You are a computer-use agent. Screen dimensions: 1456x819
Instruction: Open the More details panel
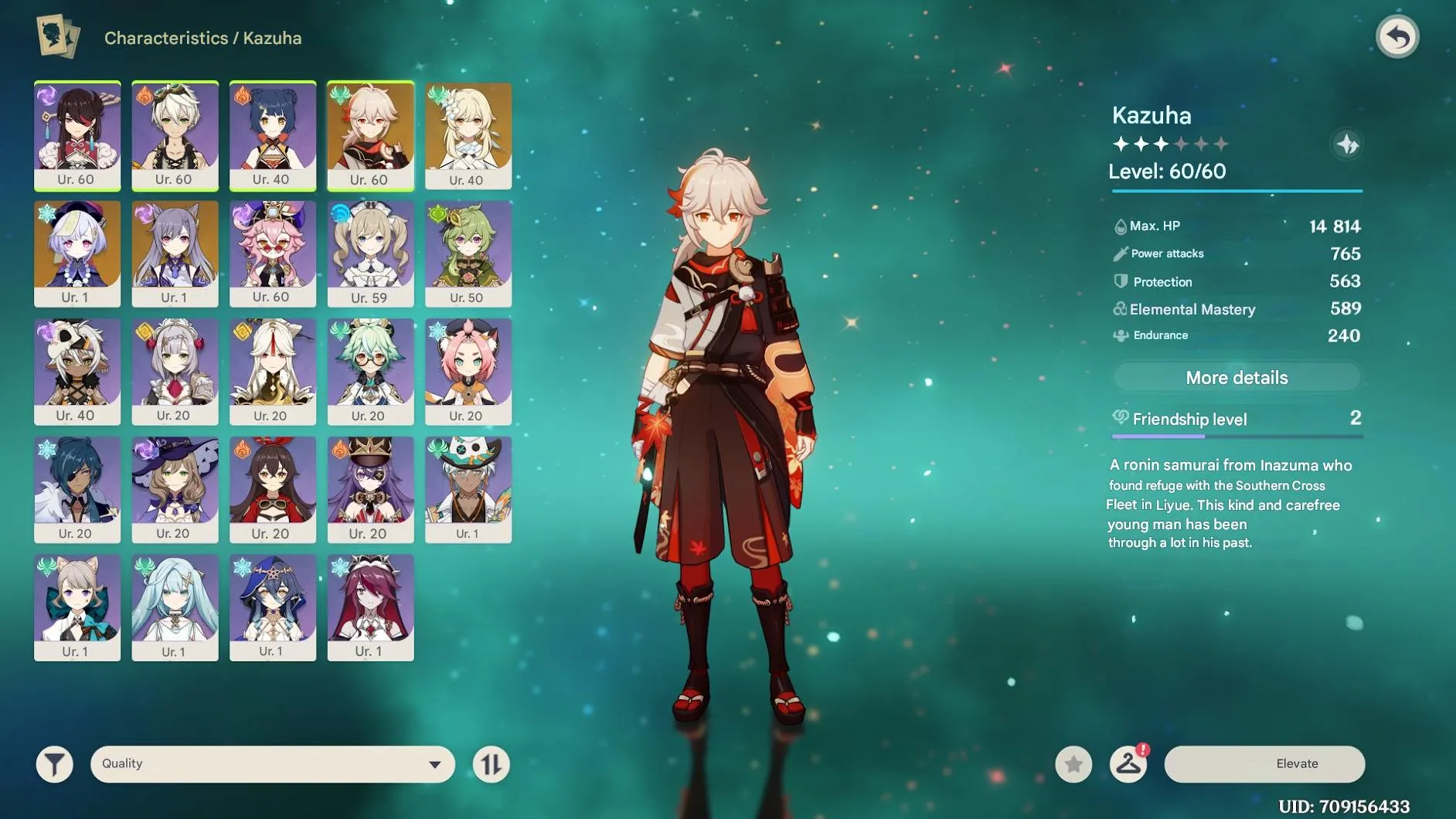tap(1237, 377)
